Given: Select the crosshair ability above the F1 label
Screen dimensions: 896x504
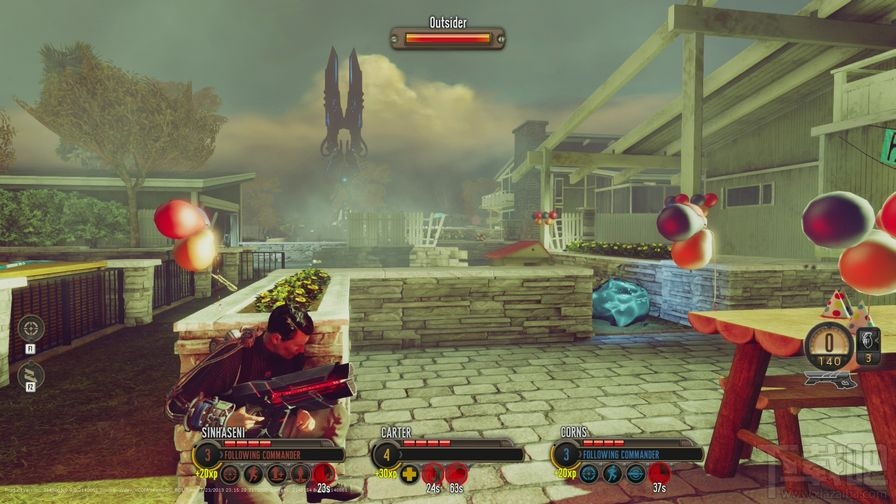Looking at the screenshot, I should point(31,328).
